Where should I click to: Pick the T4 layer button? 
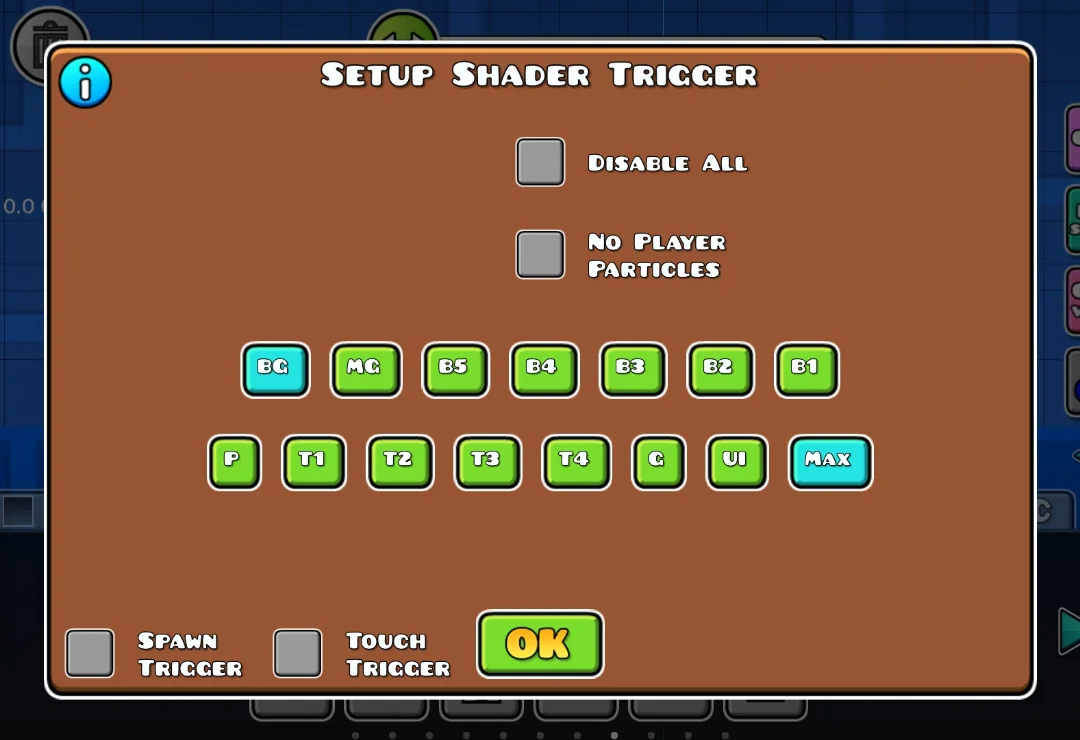click(576, 462)
